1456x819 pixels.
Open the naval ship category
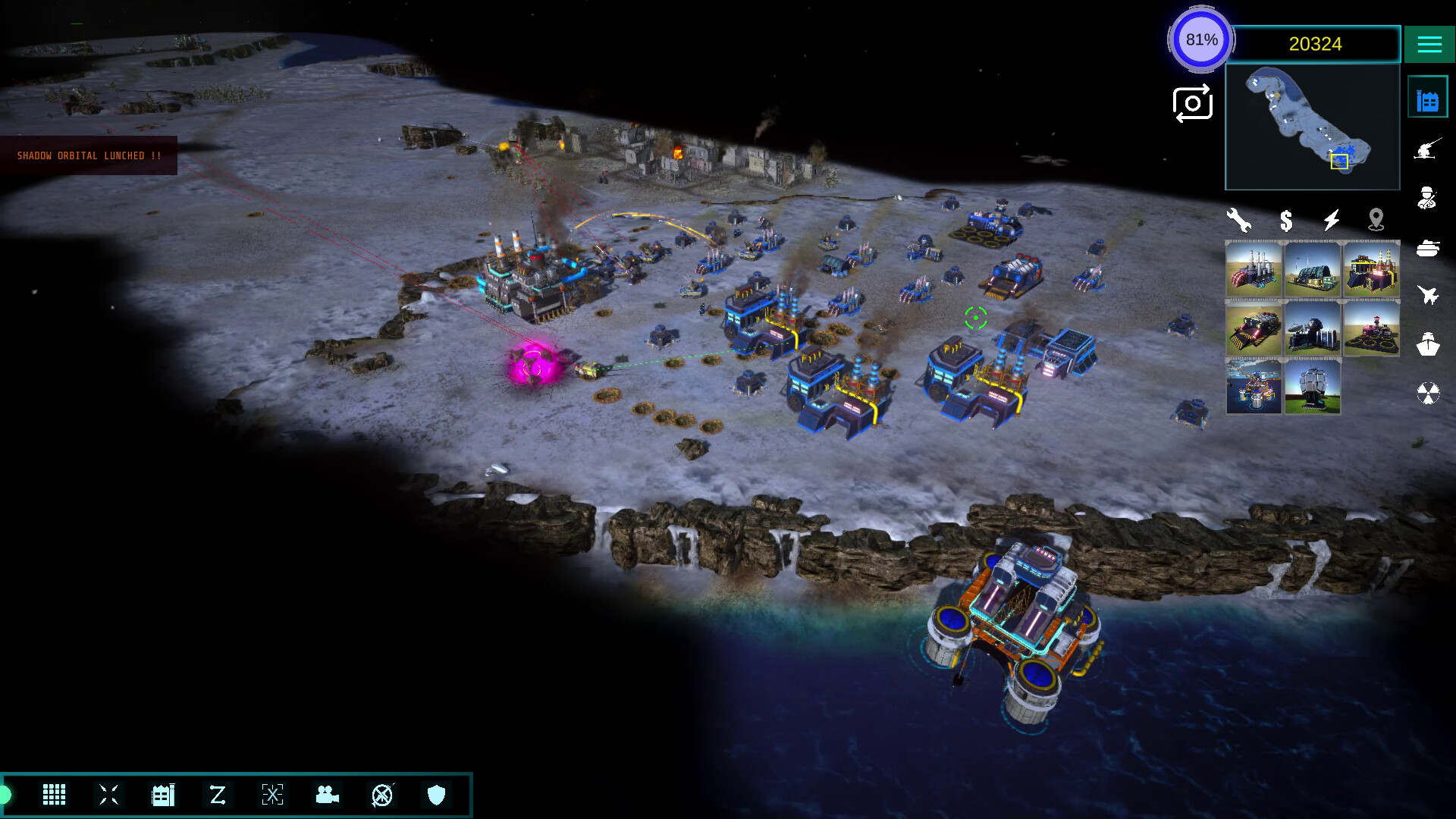pos(1427,344)
